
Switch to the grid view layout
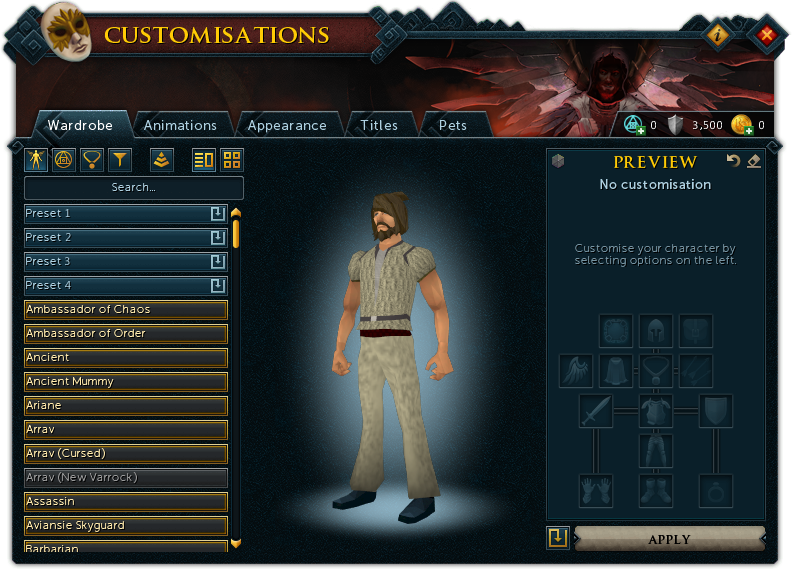click(232, 160)
